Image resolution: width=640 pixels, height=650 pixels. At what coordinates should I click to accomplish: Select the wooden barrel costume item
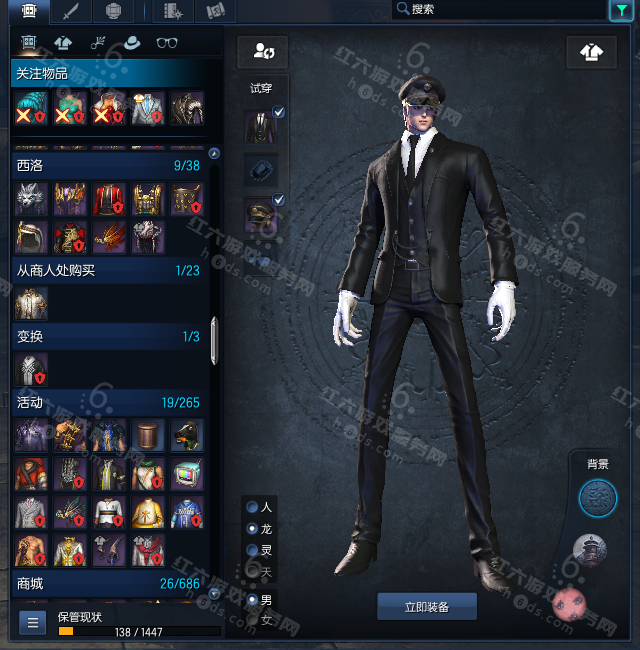(x=148, y=434)
